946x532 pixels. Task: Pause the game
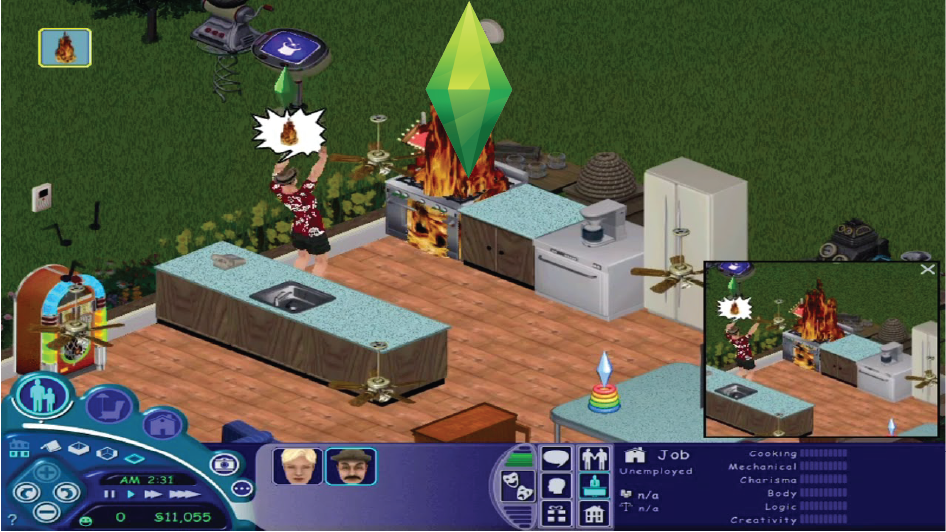tap(111, 493)
